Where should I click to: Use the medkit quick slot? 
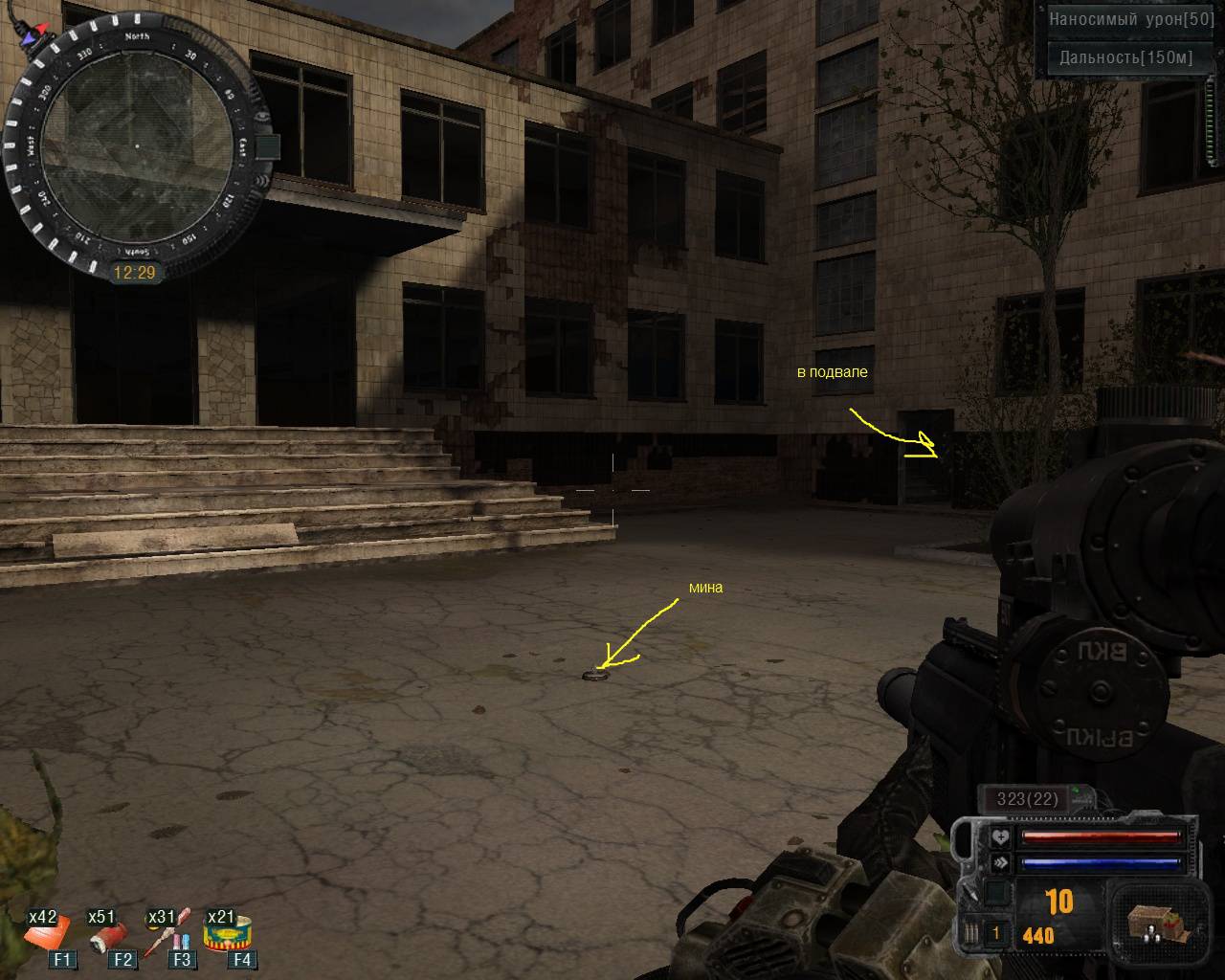click(x=50, y=932)
